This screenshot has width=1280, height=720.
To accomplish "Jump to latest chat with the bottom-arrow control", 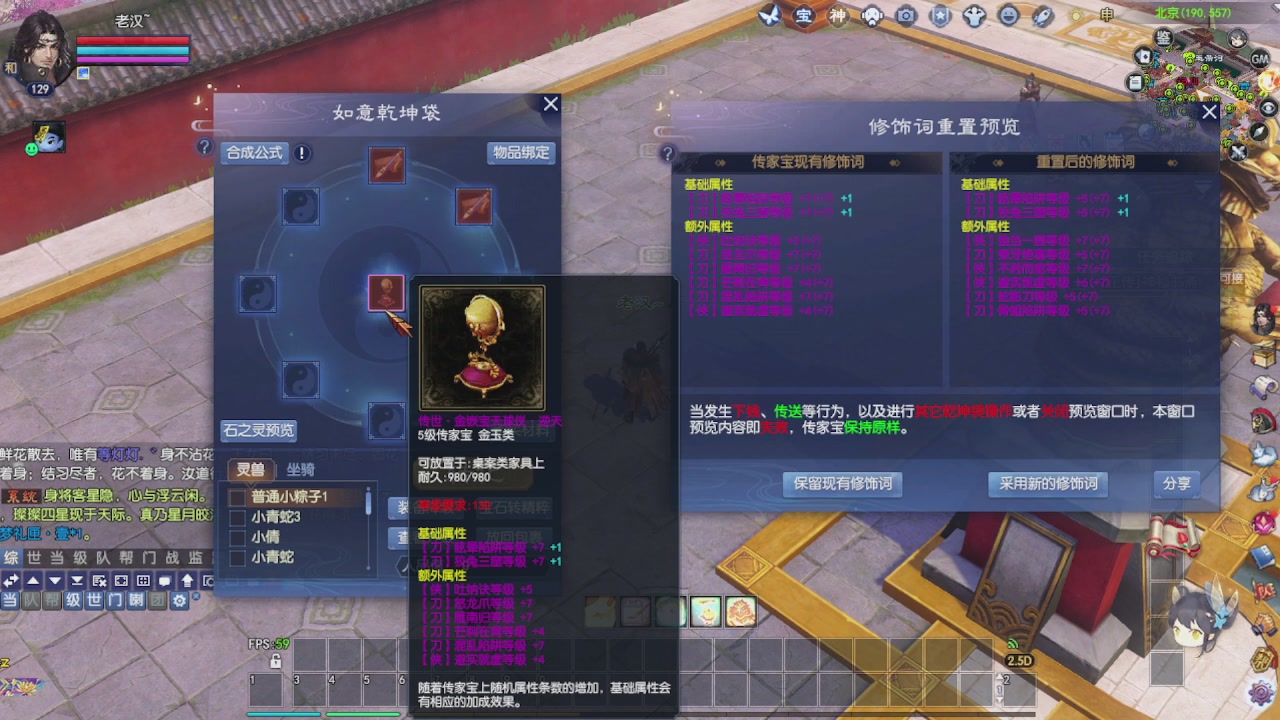I will 74,580.
